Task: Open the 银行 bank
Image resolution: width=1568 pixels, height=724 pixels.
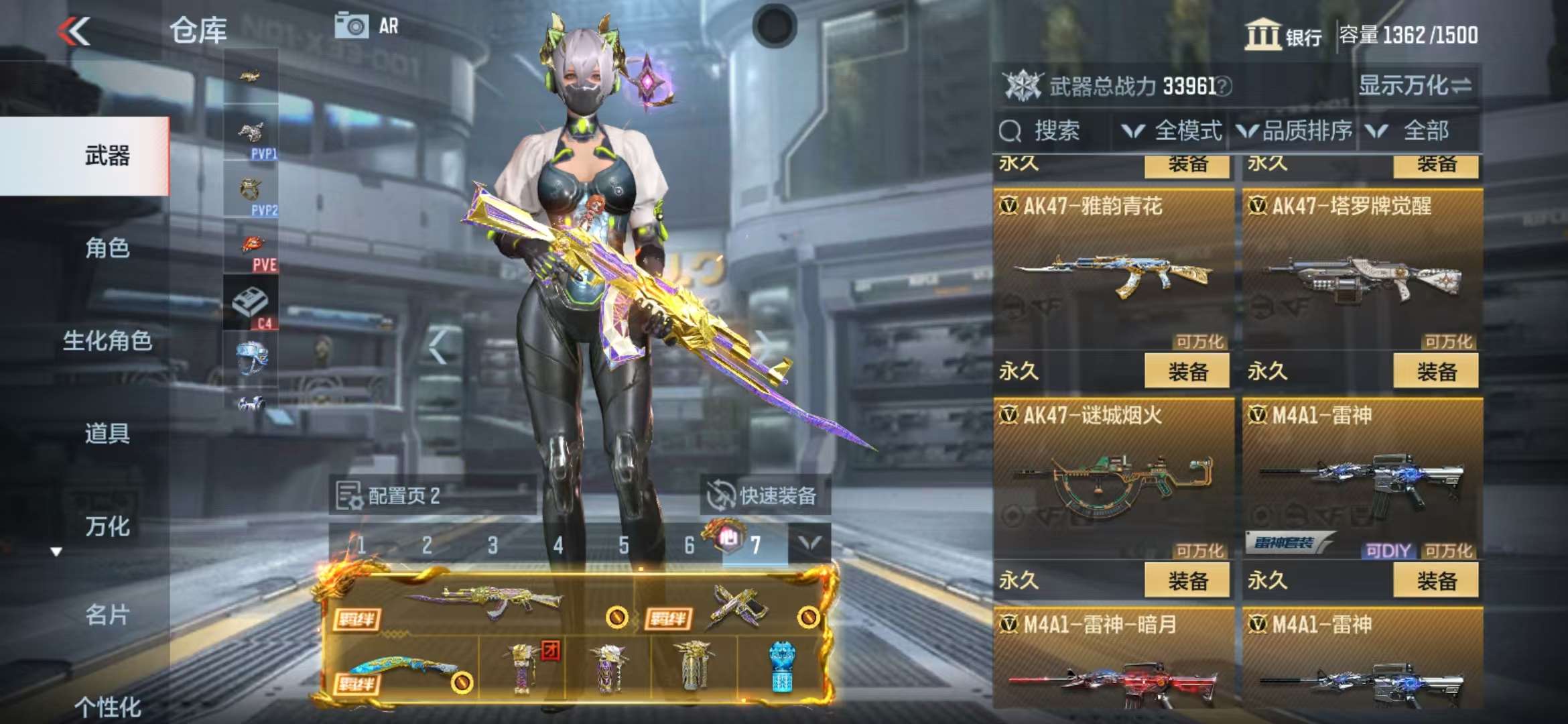Action: tap(1283, 35)
